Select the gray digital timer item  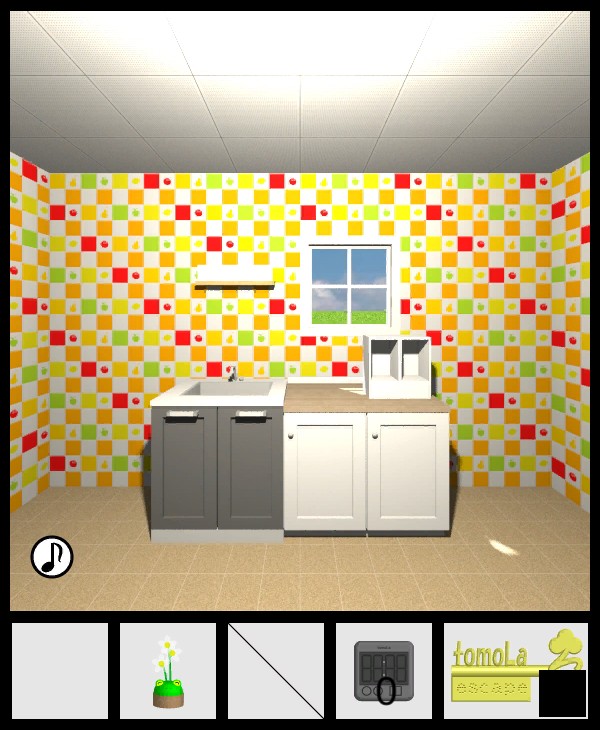(384, 671)
